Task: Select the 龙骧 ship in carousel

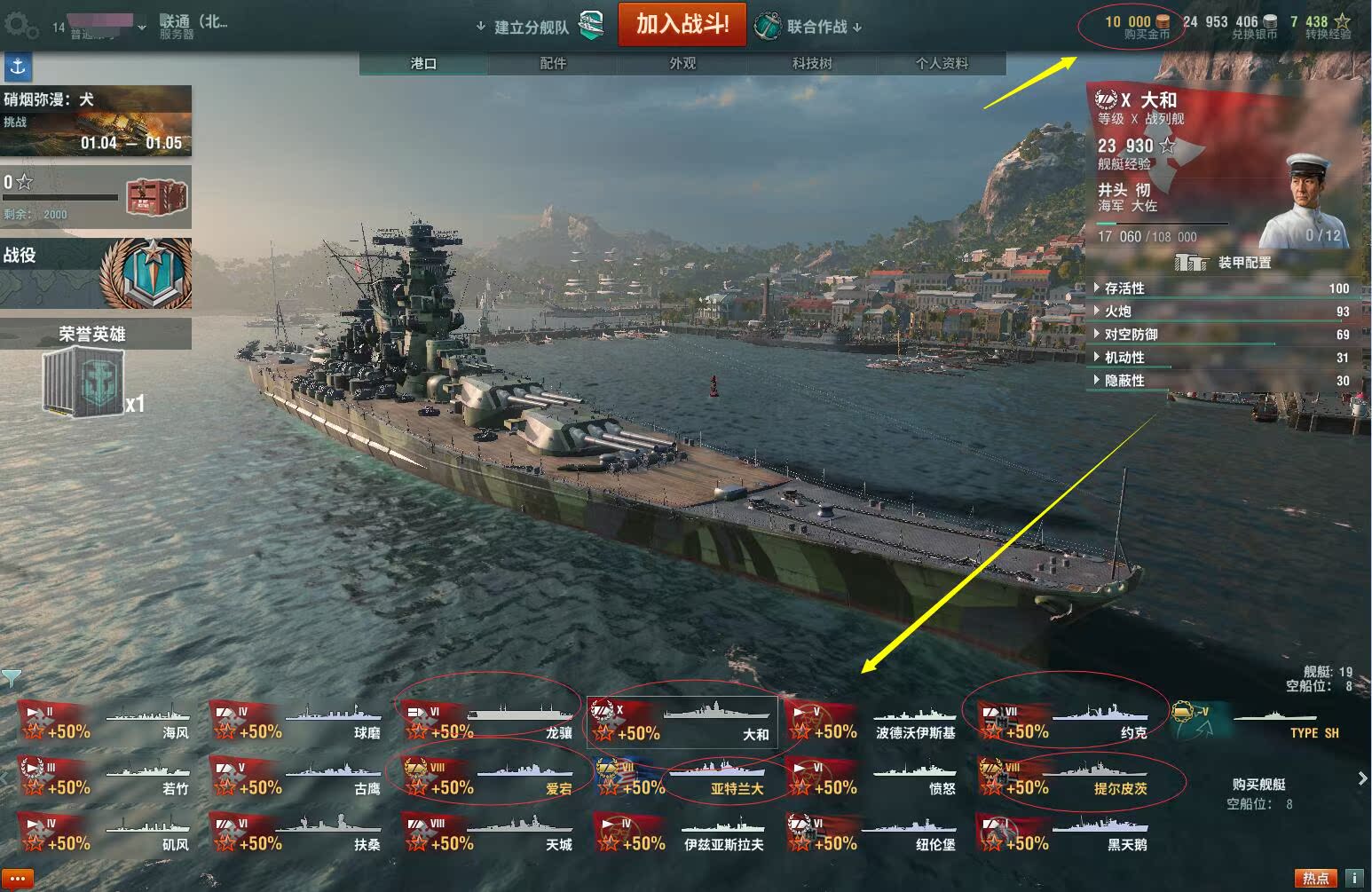Action: [x=490, y=721]
